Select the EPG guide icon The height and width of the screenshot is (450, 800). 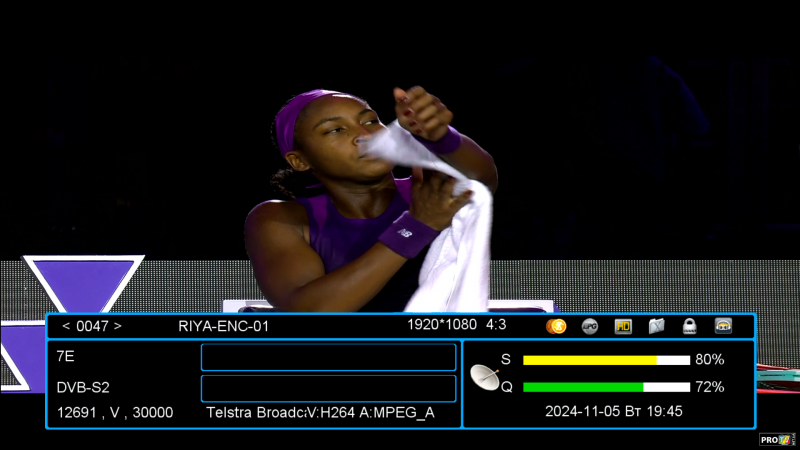590,326
